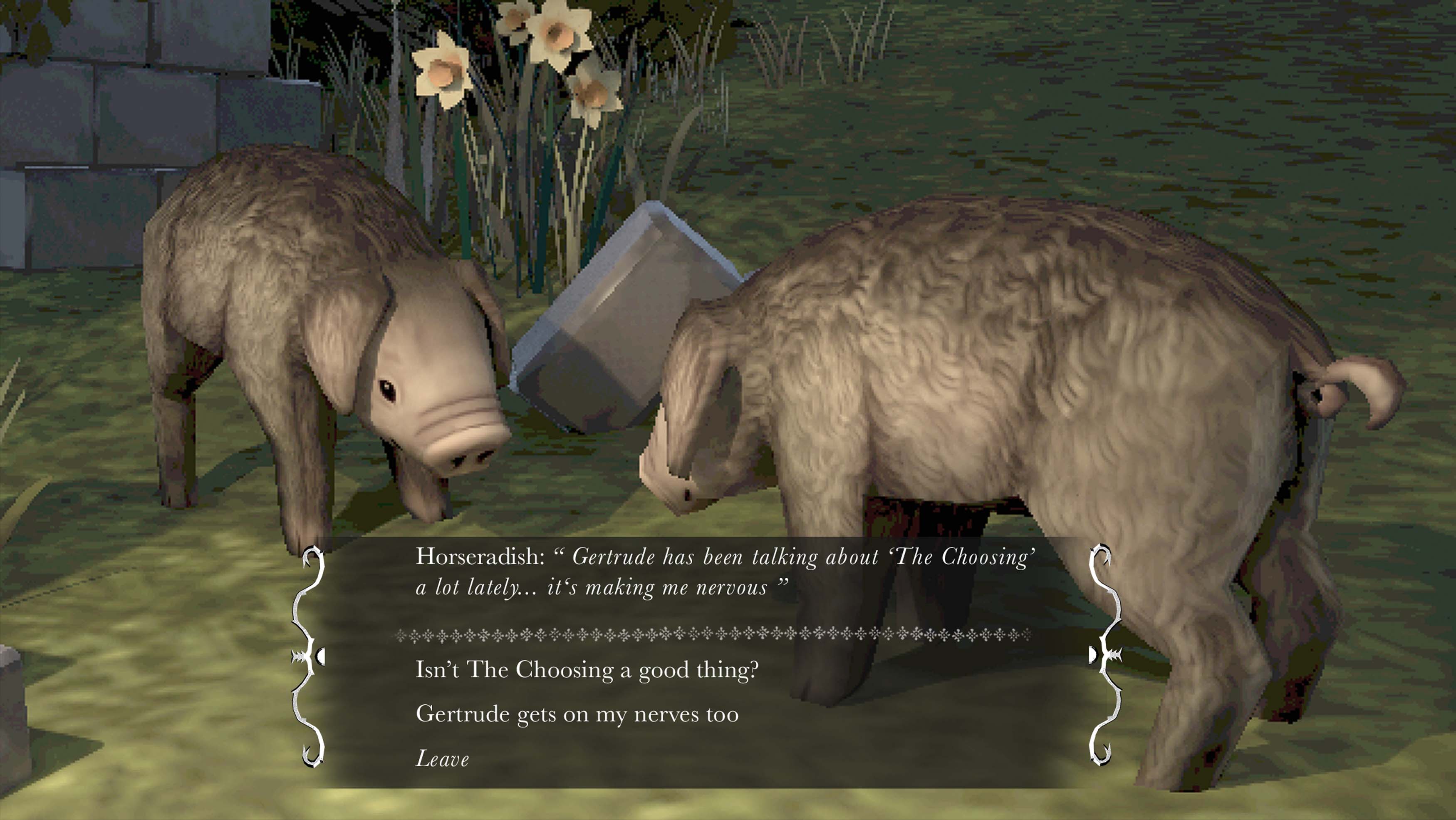
Task: Reply "Gertrude gets on my nerves too"
Action: click(577, 714)
